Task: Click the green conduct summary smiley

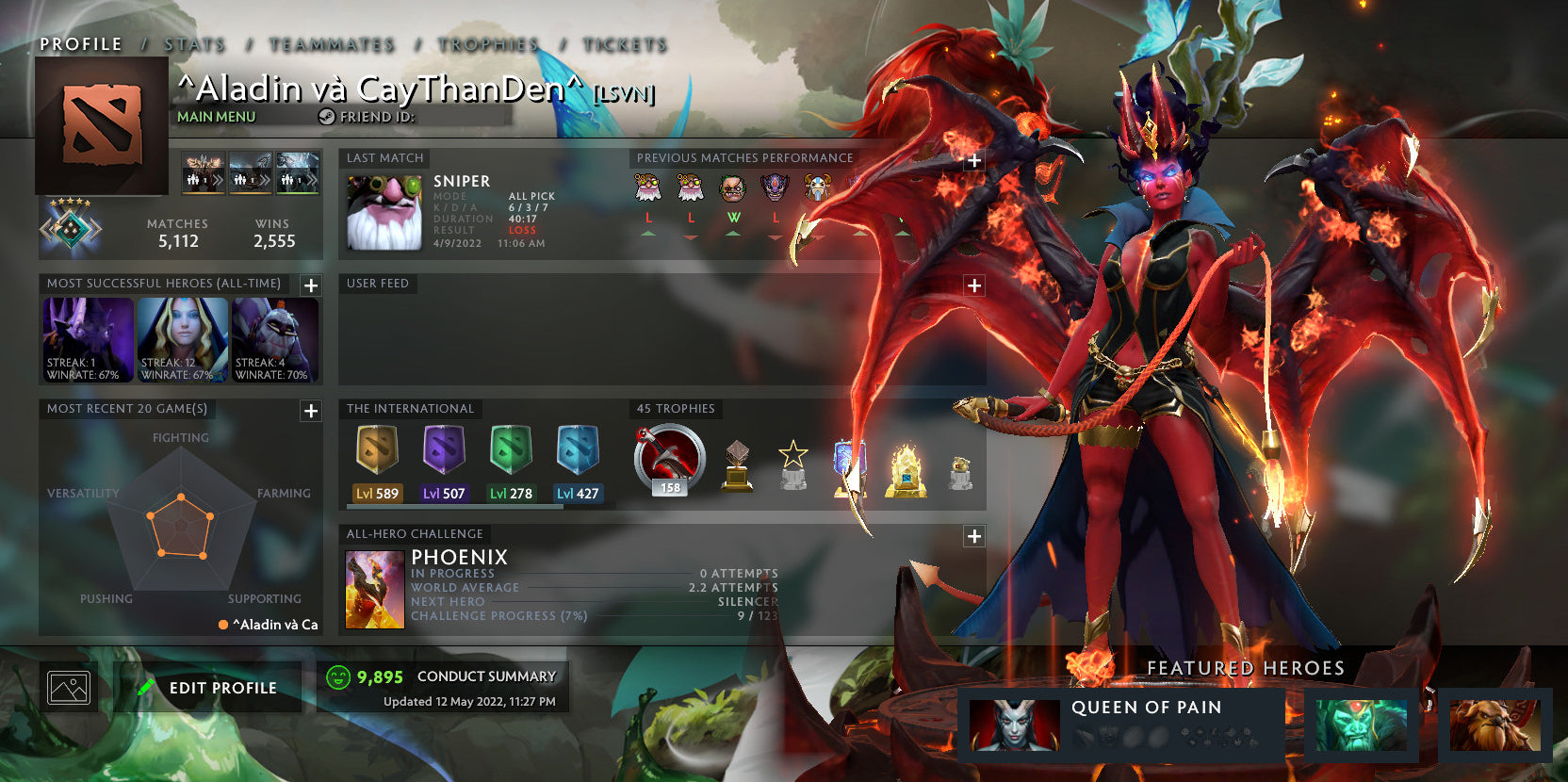Action: (x=338, y=676)
